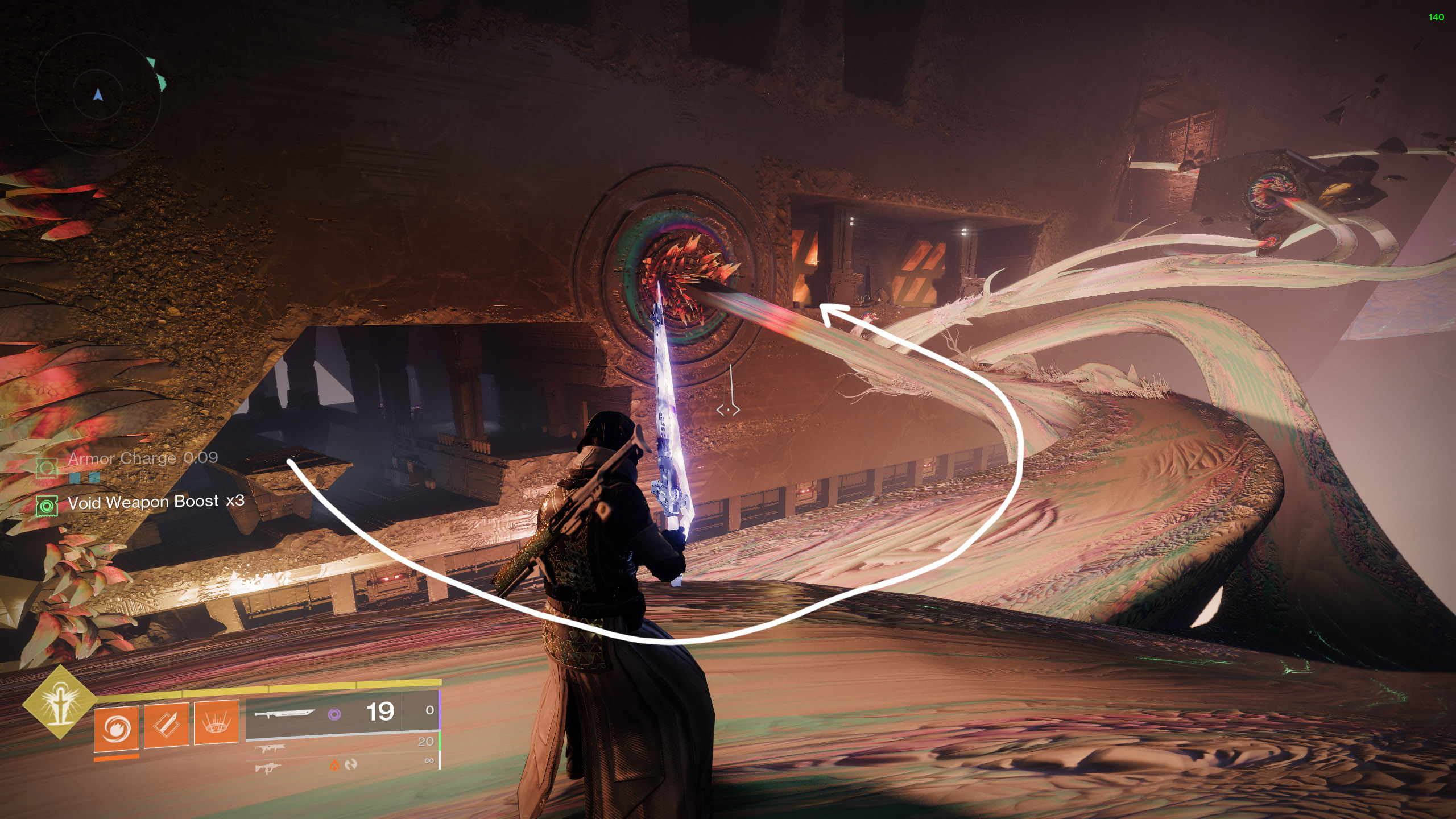Screen dimensions: 1456x819
Task: Activate the rift class ability icon
Action: point(217,722)
